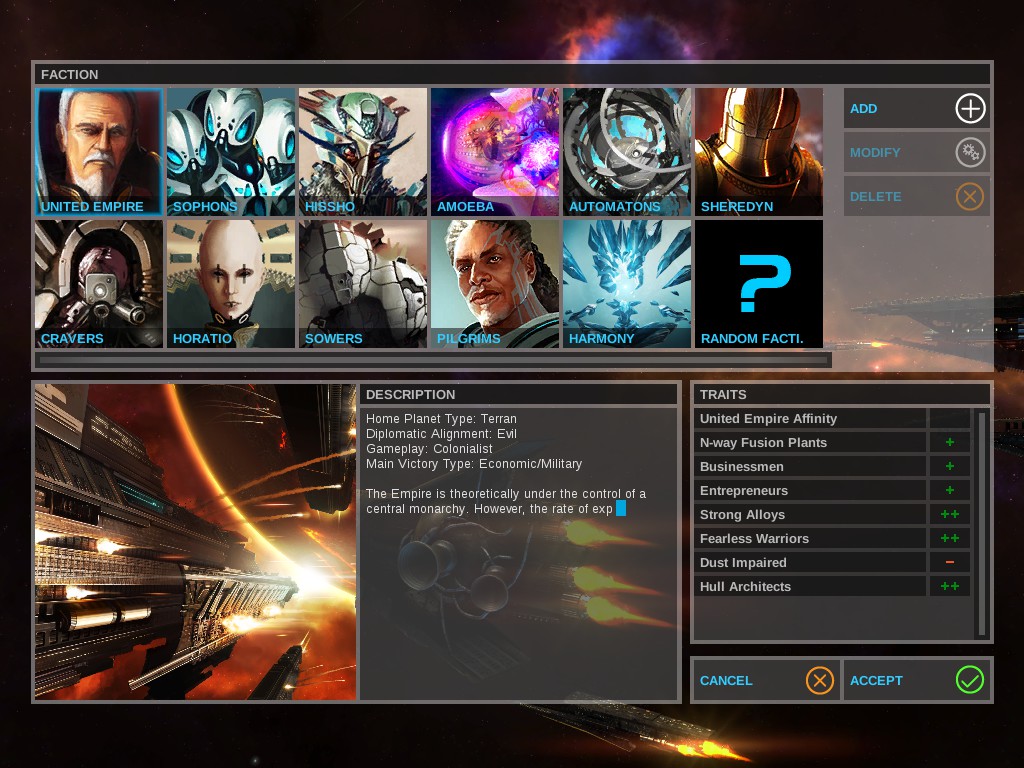Image resolution: width=1024 pixels, height=768 pixels.
Task: Click the Strong Alloys trait row
Action: tap(811, 514)
